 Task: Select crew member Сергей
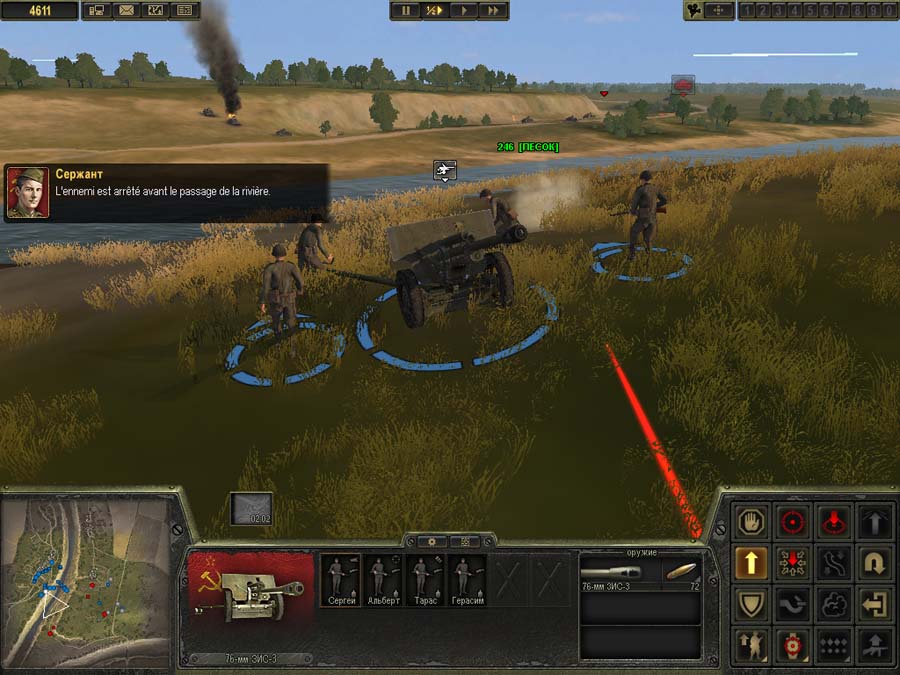(x=341, y=580)
